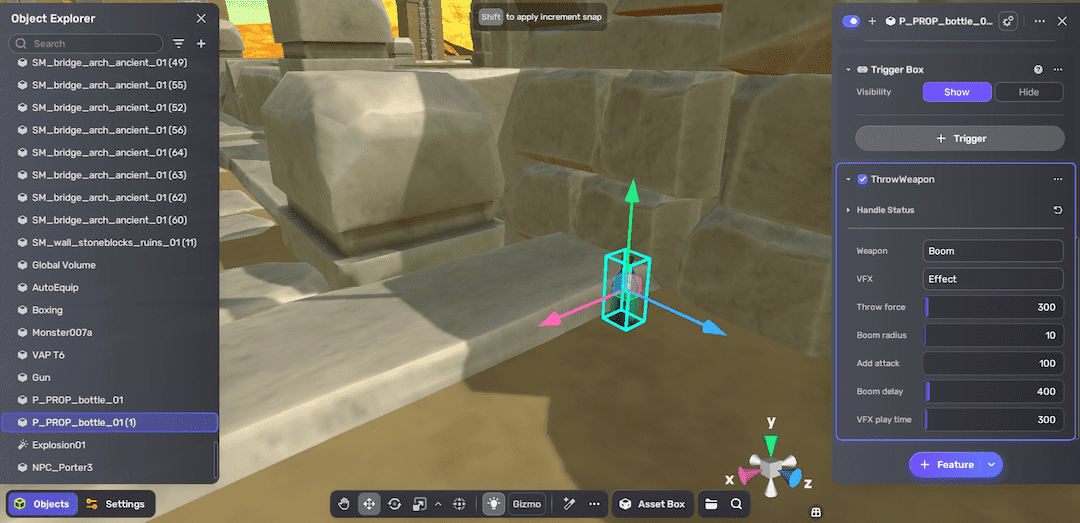Toggle the Gizmo button in the toolbar

point(526,504)
